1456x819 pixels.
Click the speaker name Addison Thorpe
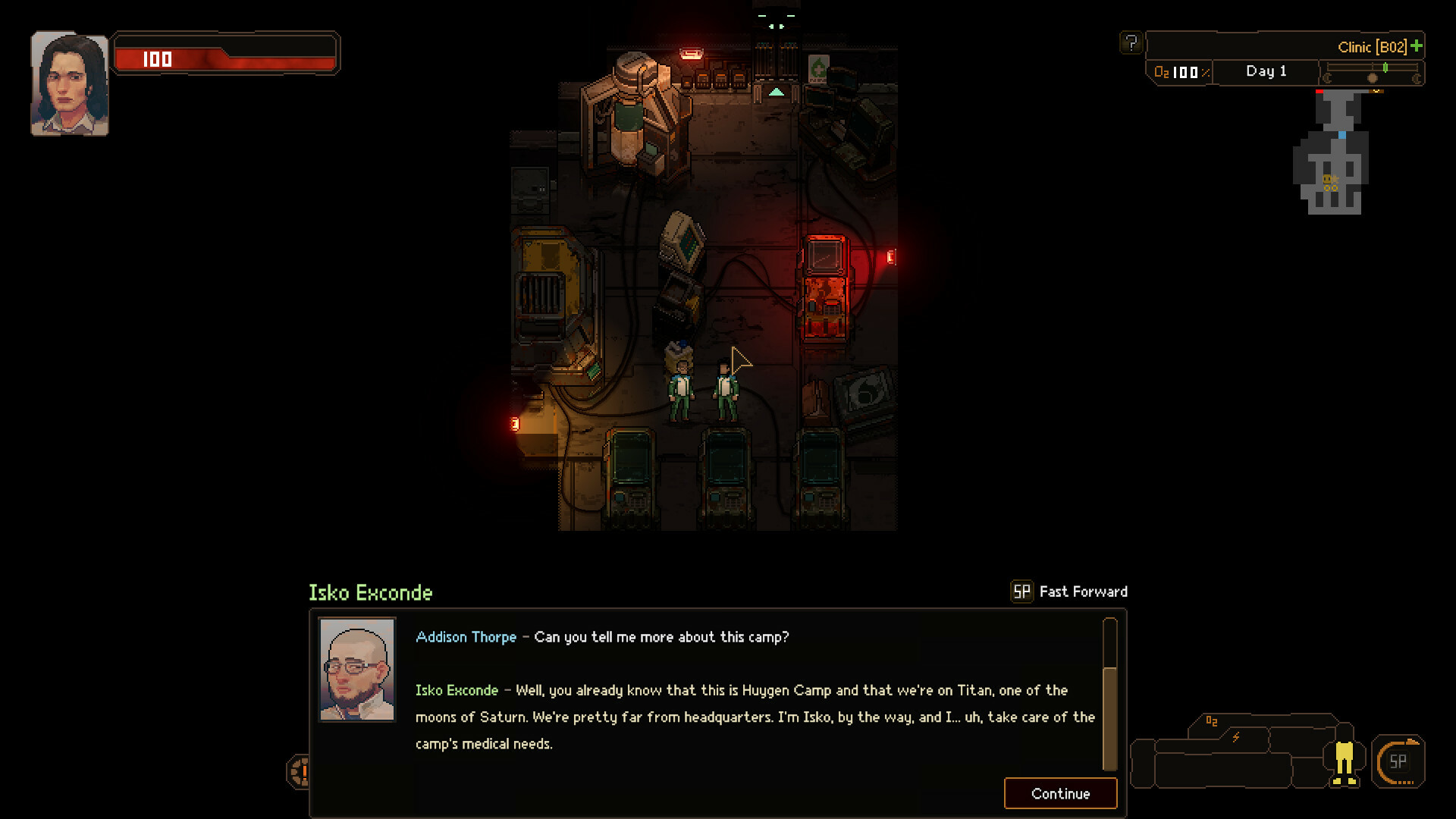click(466, 637)
